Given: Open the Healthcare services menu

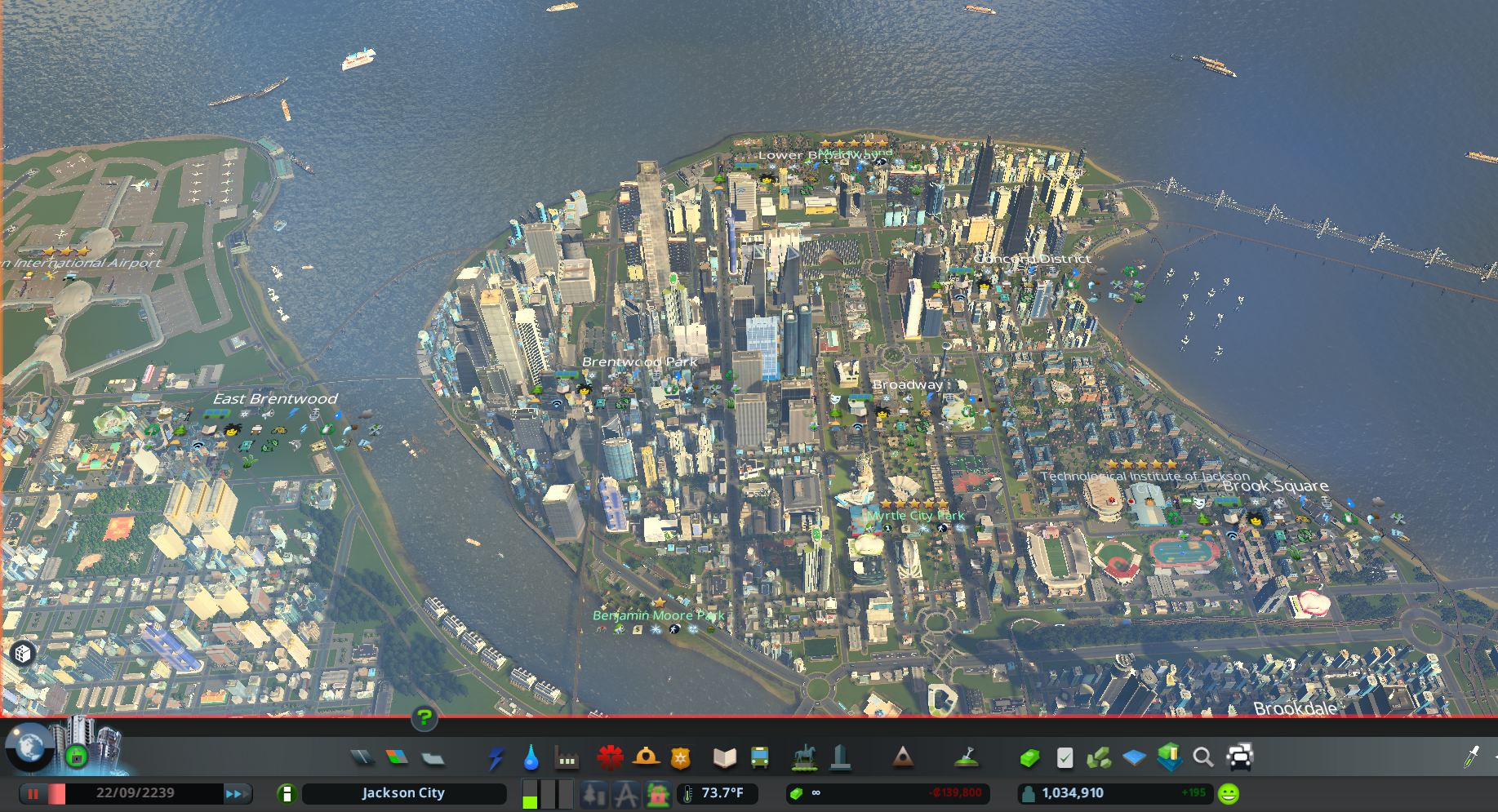Looking at the screenshot, I should click(x=611, y=757).
